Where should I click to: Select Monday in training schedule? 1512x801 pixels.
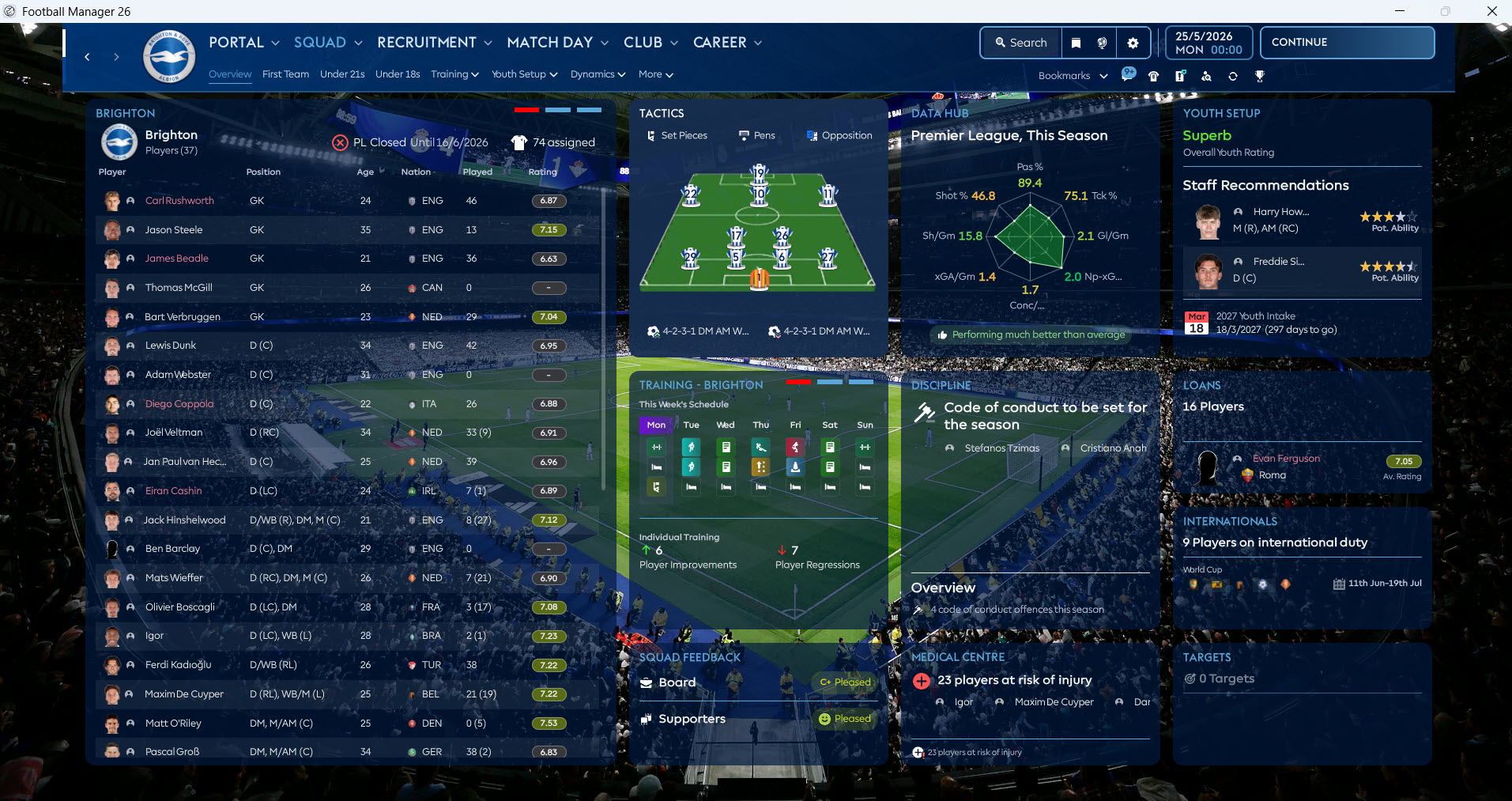tap(656, 425)
